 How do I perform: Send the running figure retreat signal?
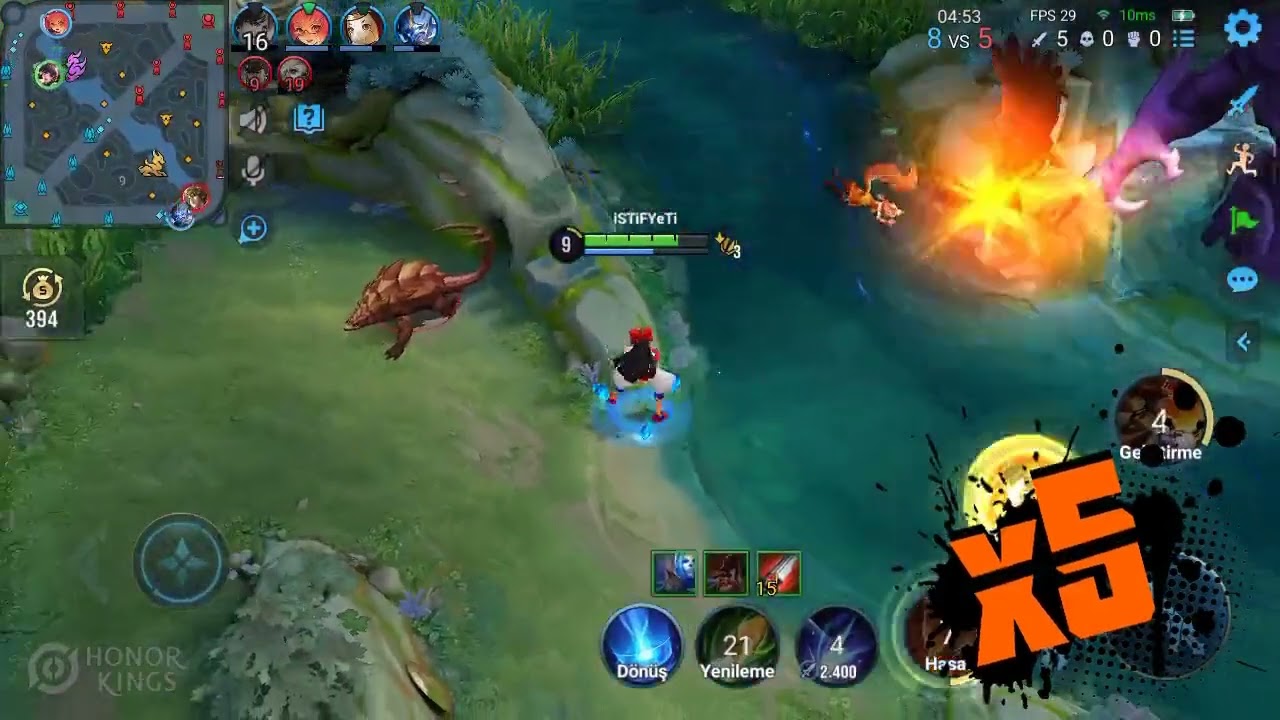pos(1243,161)
